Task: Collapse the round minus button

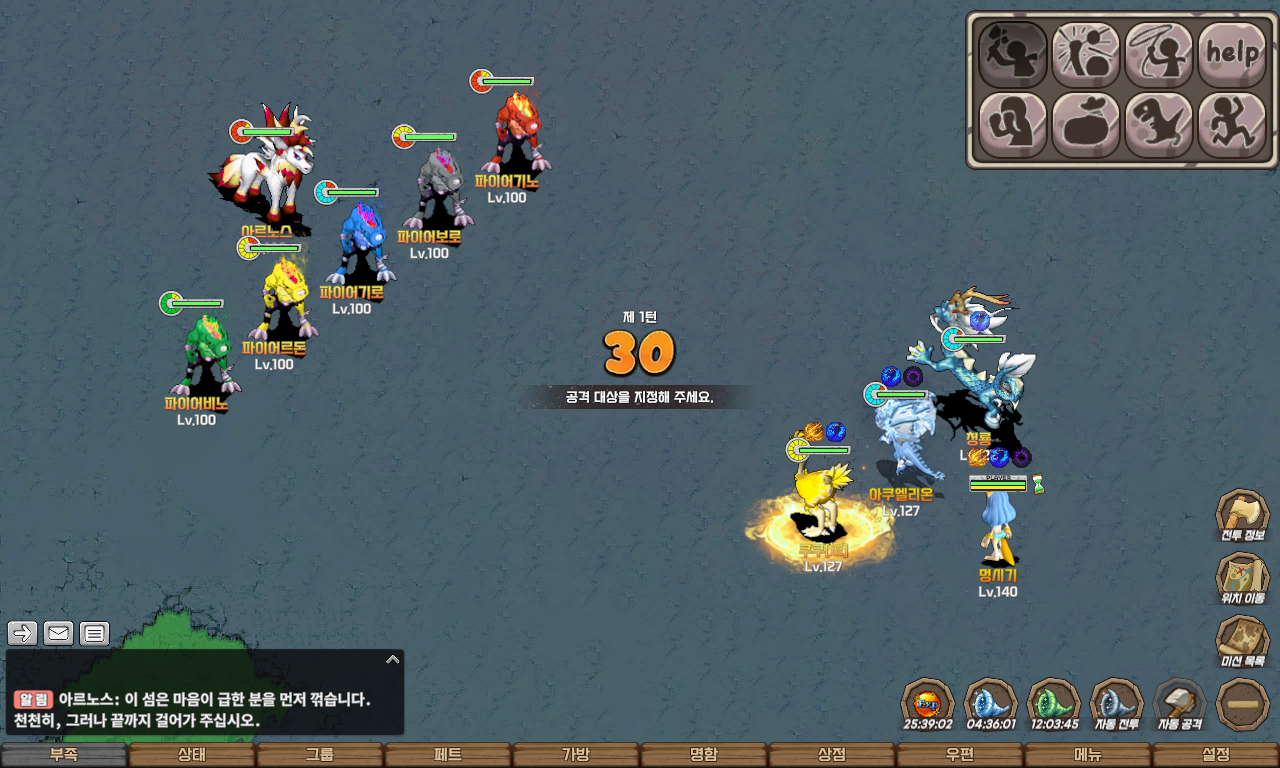Action: tap(1242, 704)
